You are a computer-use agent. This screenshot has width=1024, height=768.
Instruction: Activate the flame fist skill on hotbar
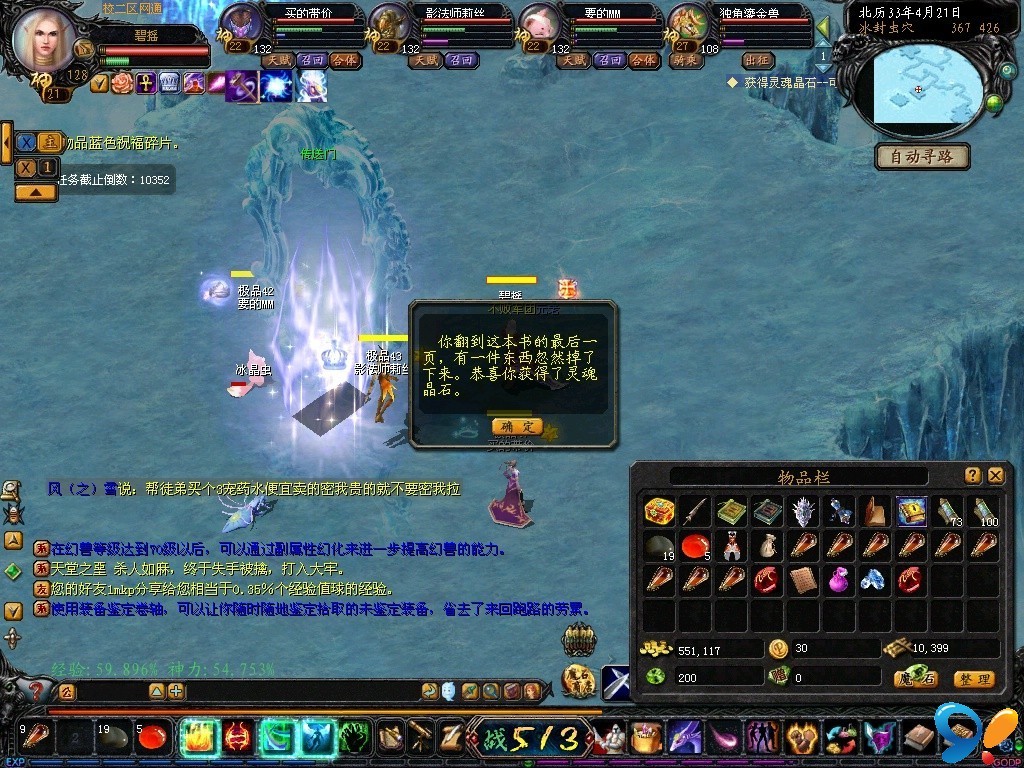pos(199,738)
